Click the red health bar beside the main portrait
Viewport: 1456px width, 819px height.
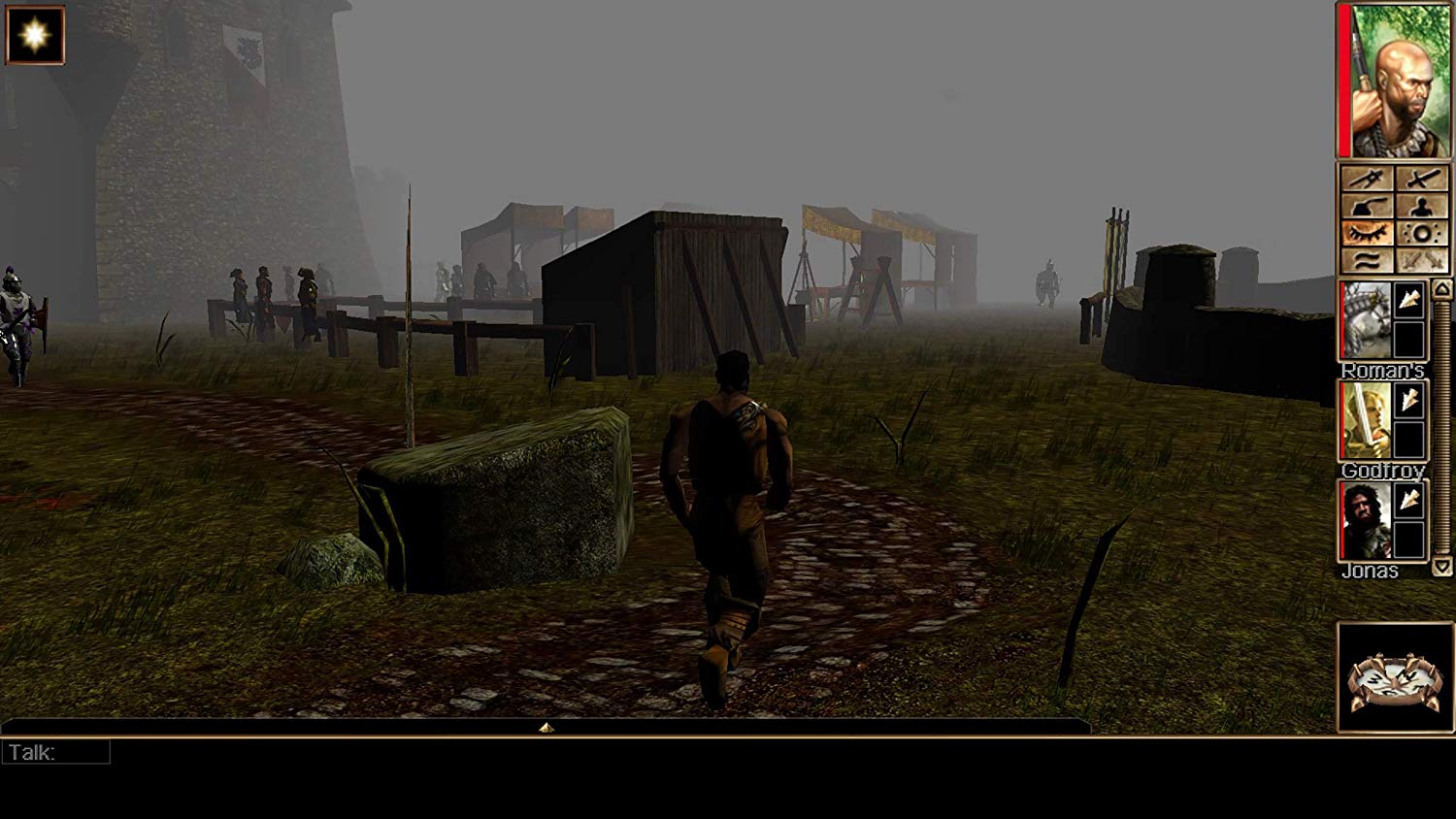pos(1343,80)
